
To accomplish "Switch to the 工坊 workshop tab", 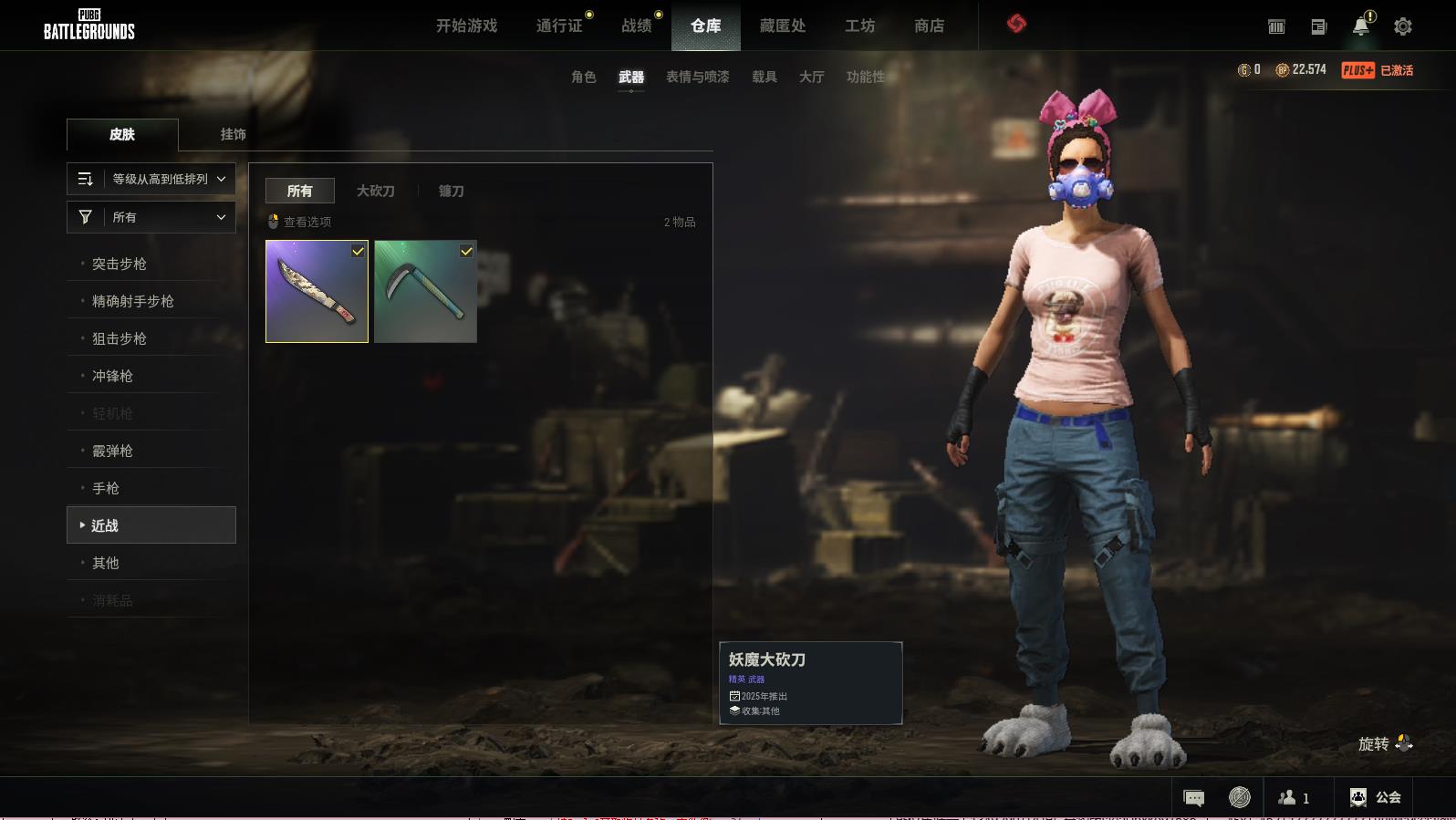I will click(859, 26).
